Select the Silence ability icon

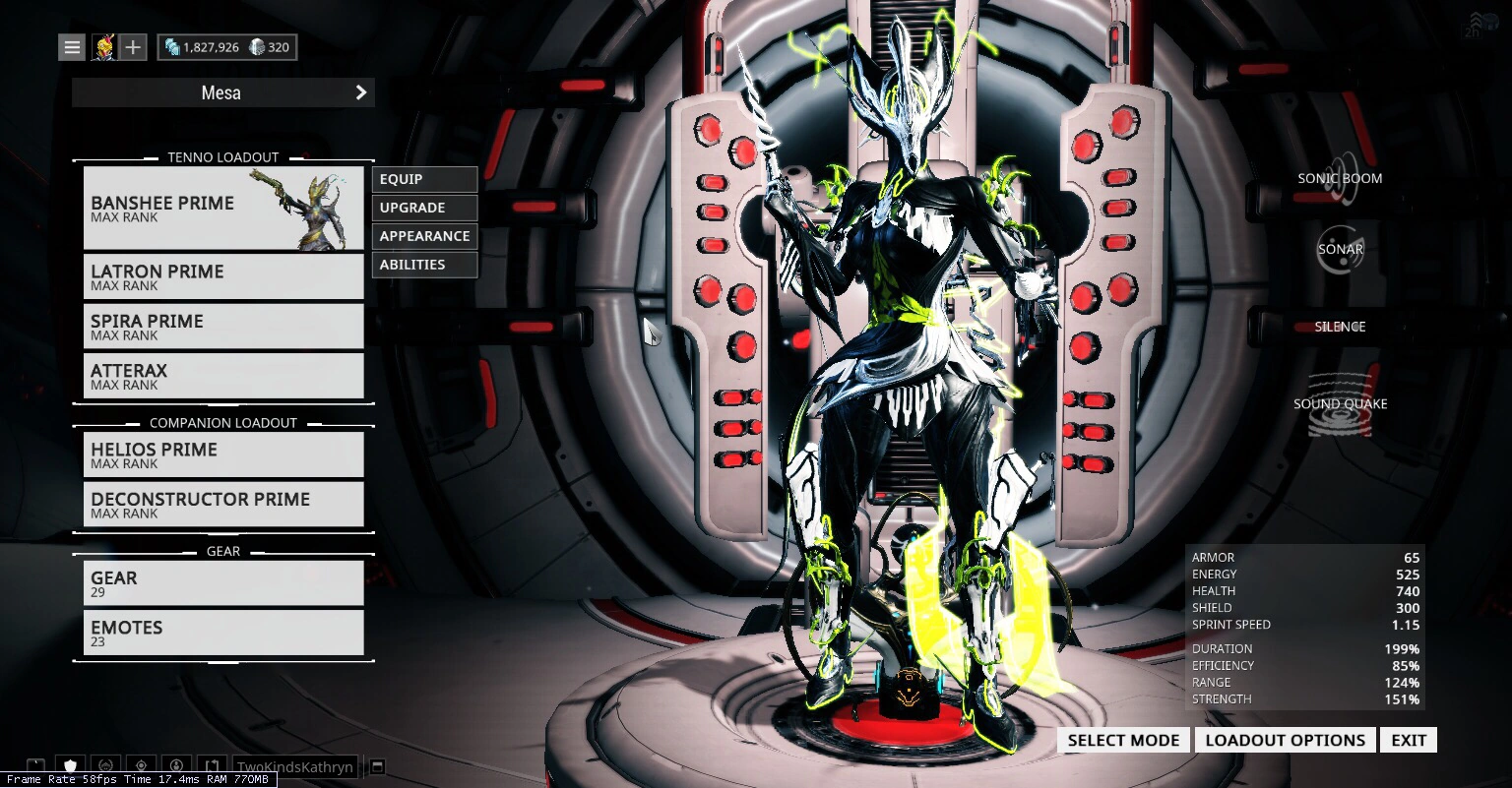pyautogui.click(x=1340, y=326)
